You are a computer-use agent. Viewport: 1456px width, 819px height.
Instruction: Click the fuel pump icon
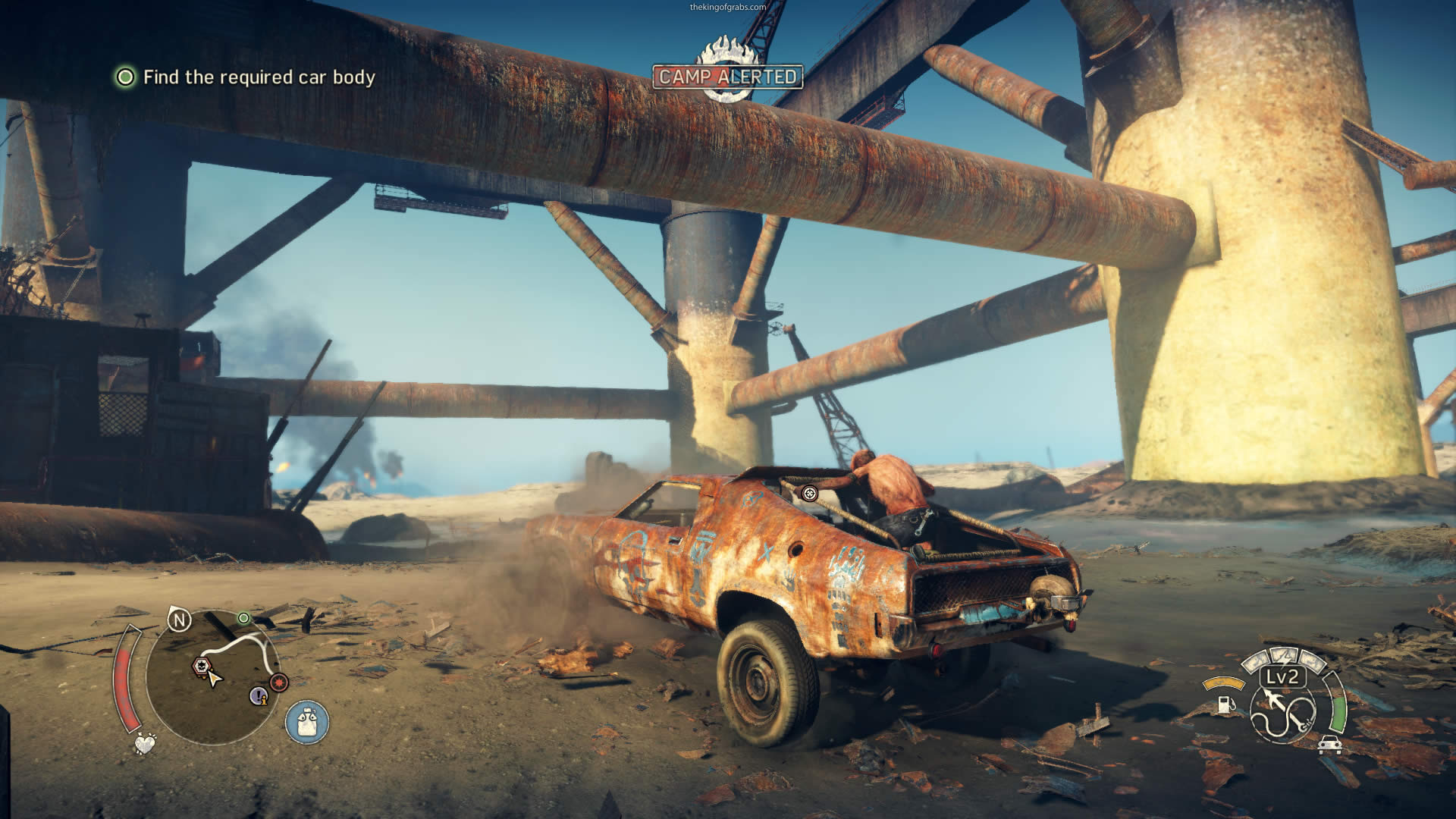[1225, 704]
